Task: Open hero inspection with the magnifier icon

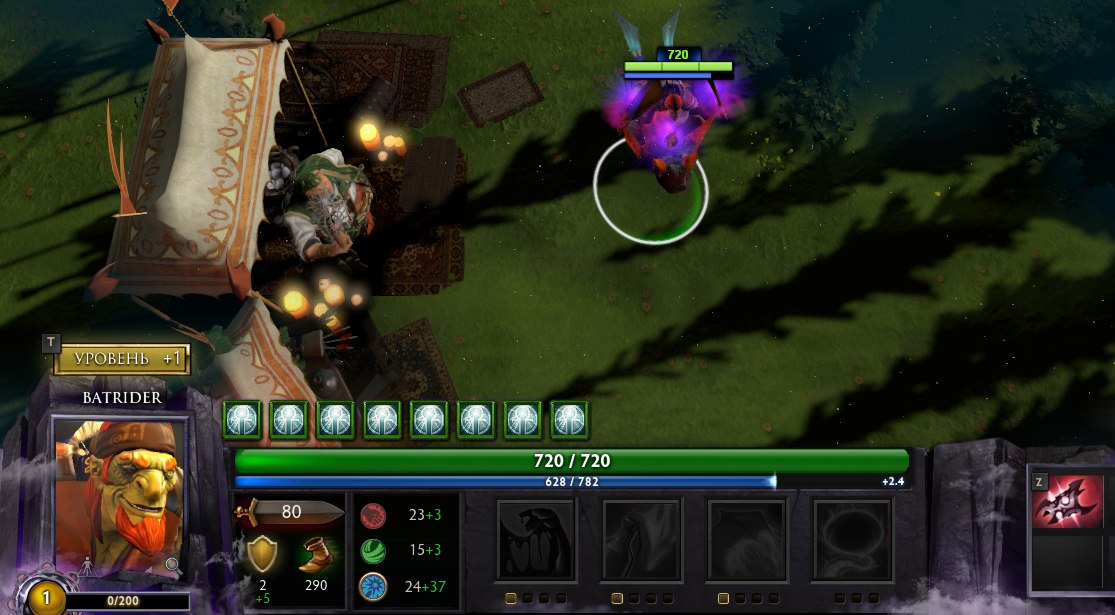Action: [x=173, y=565]
